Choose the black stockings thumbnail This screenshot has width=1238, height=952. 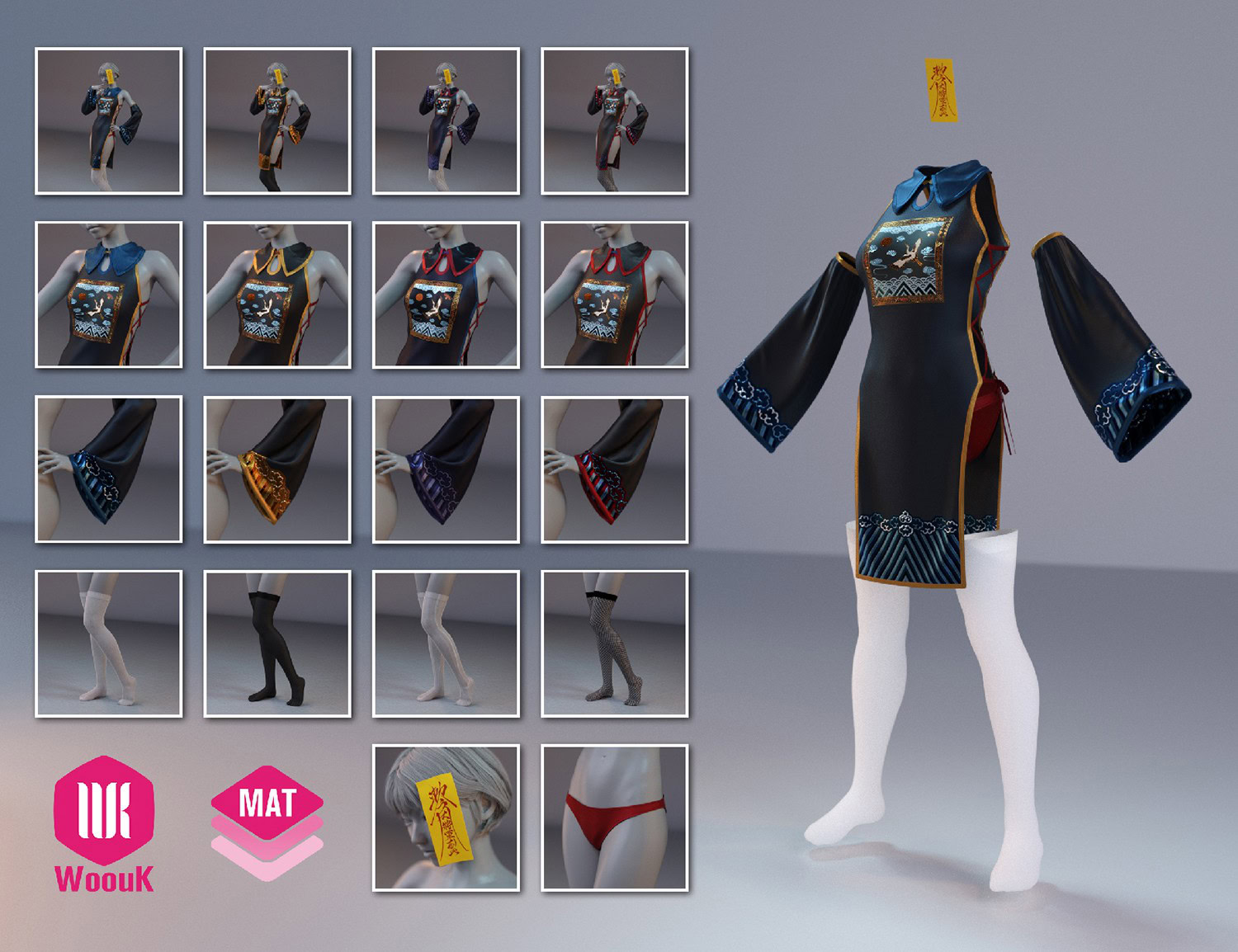click(277, 643)
